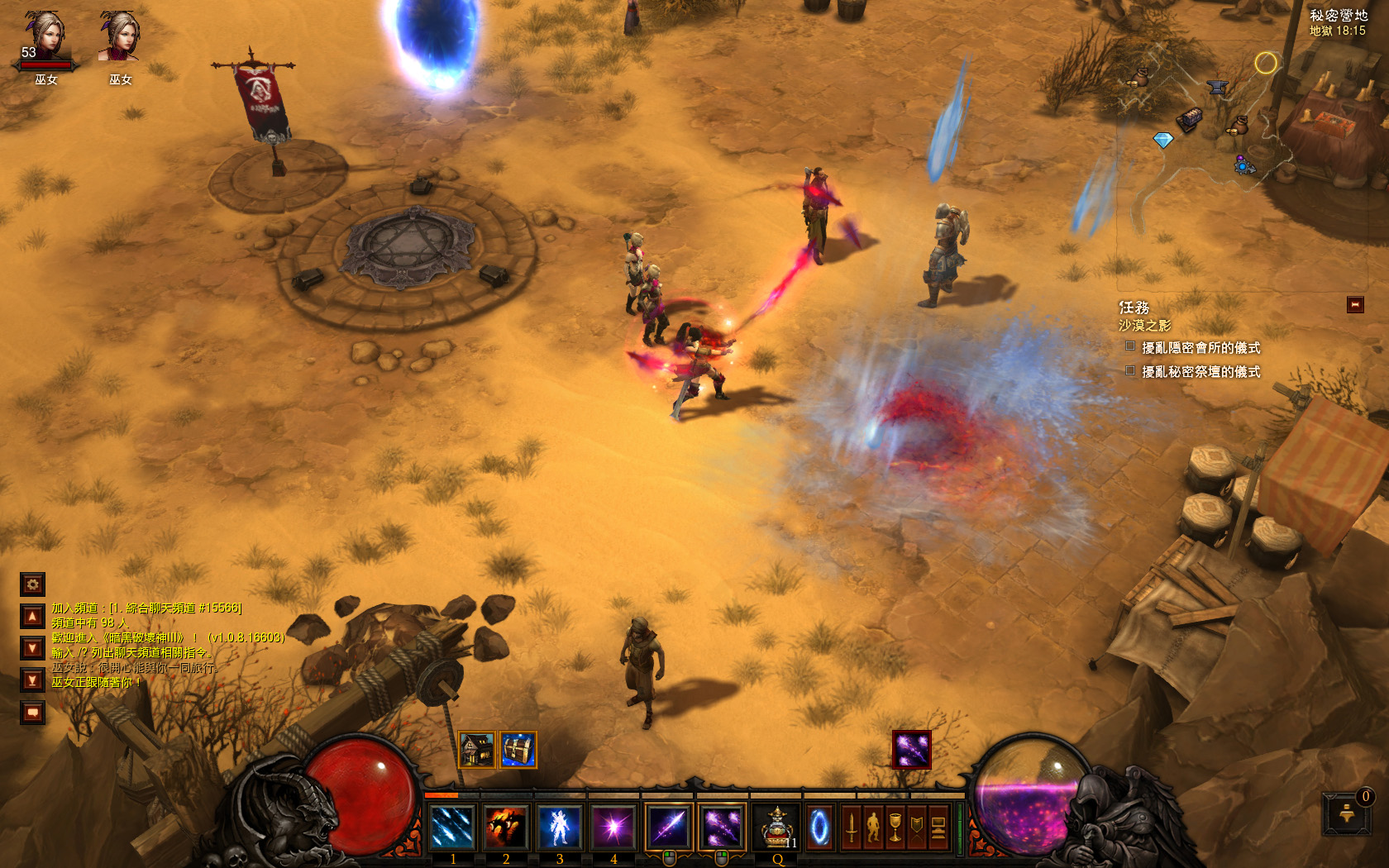The height and width of the screenshot is (868, 1389).
Task: Collapse the quest tracker with the minus button
Action: point(1354,305)
